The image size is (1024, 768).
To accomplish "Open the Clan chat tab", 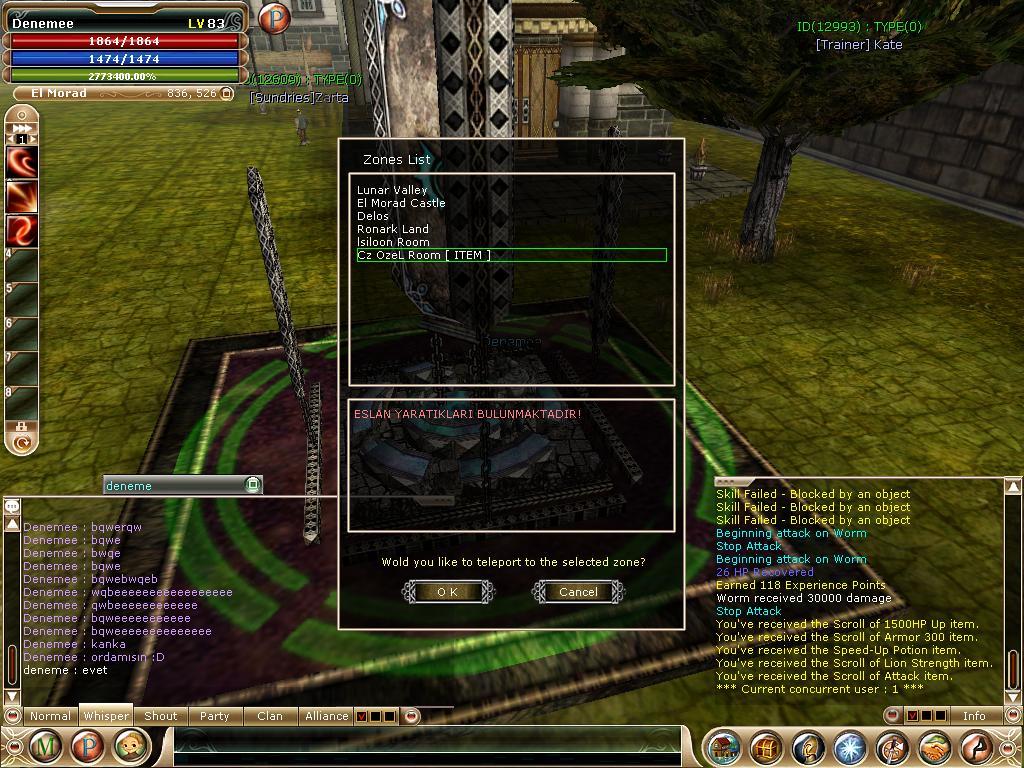I will click(269, 716).
